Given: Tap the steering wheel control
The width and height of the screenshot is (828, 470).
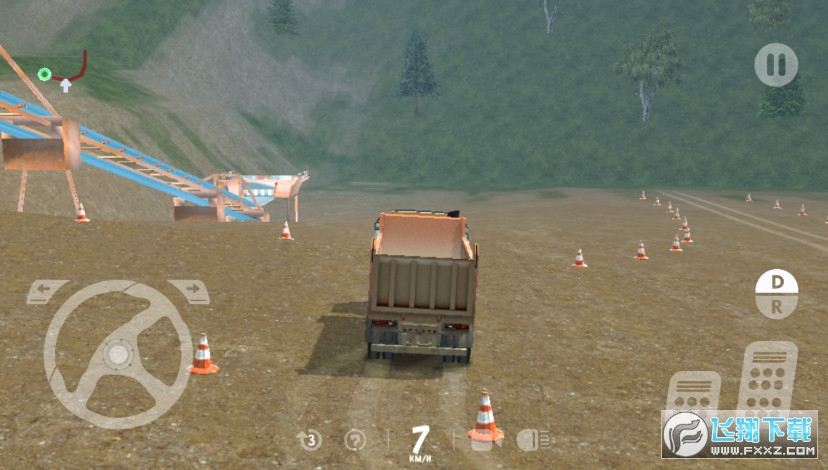Looking at the screenshot, I should [118, 353].
